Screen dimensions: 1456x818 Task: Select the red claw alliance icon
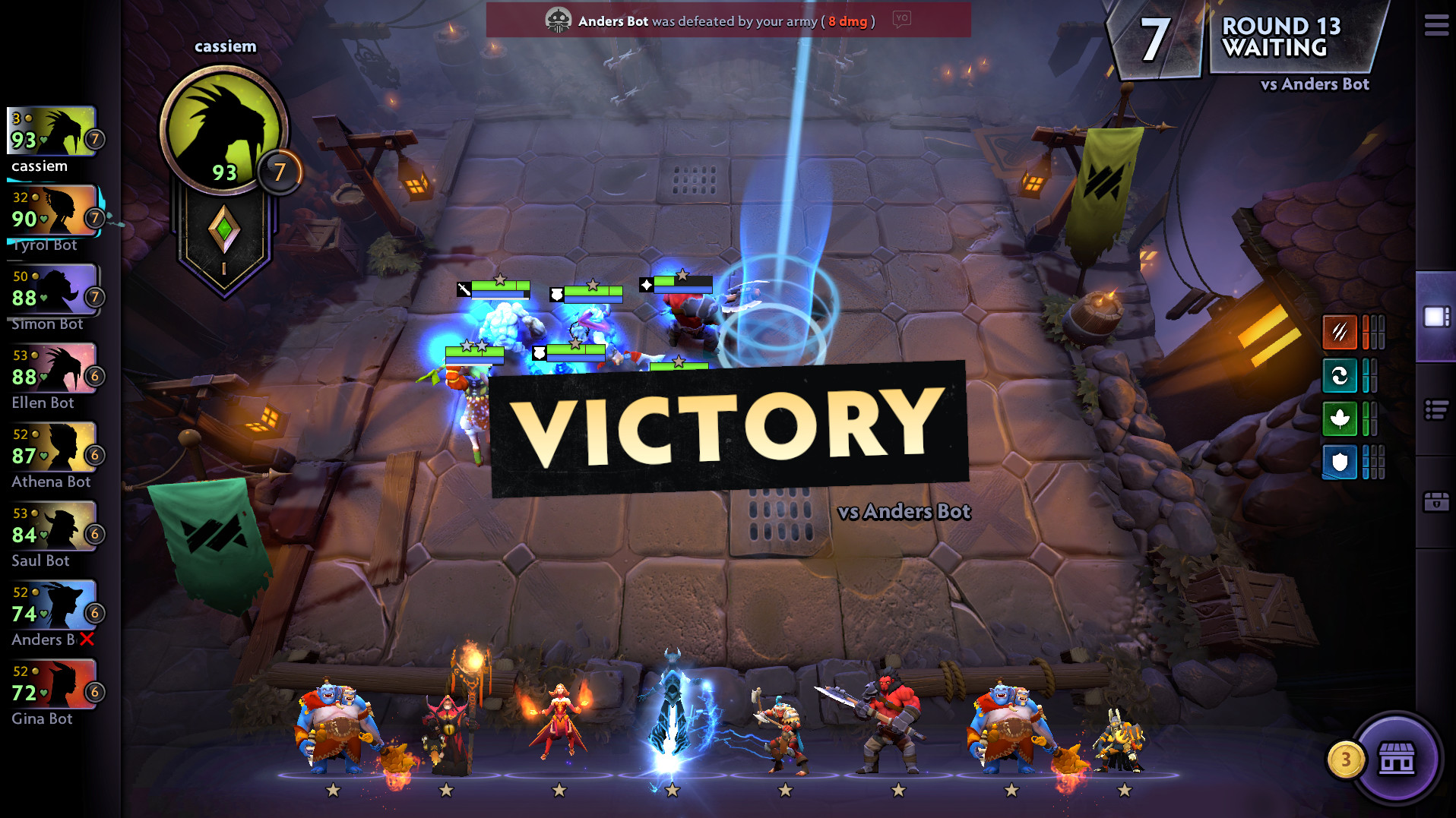(1340, 333)
